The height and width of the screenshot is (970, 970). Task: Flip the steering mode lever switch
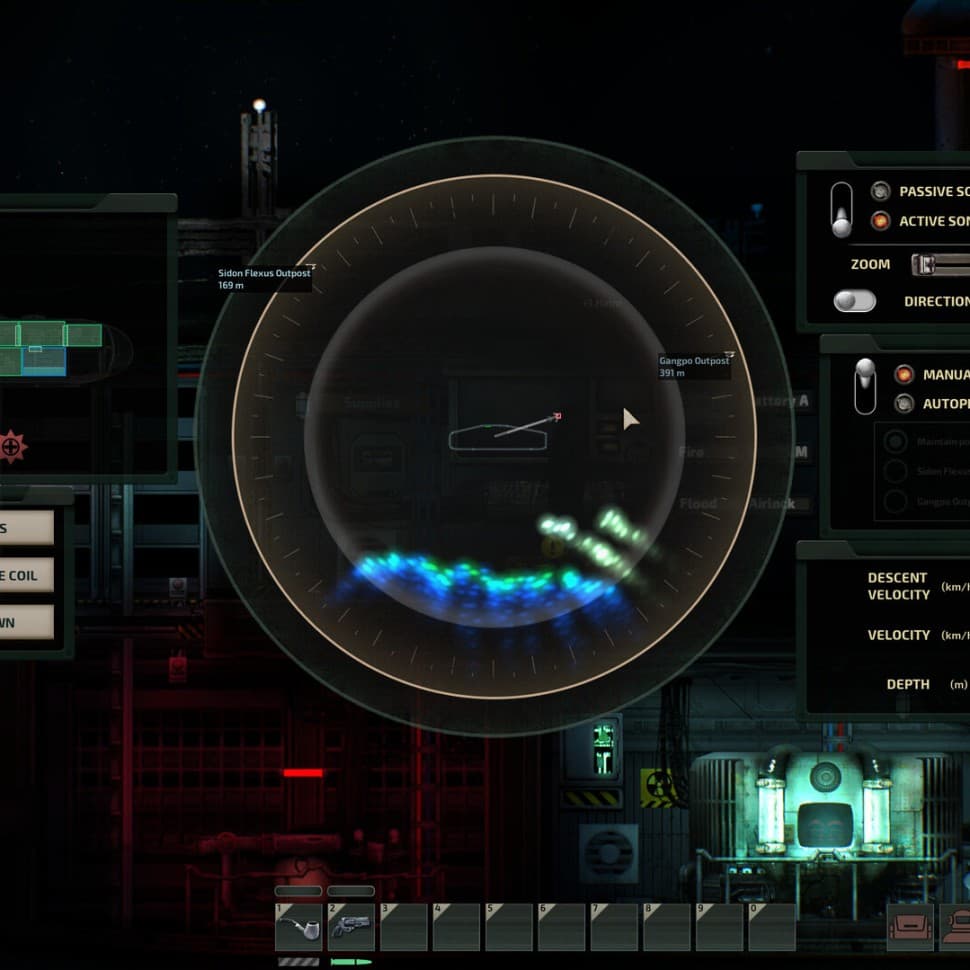(x=864, y=386)
